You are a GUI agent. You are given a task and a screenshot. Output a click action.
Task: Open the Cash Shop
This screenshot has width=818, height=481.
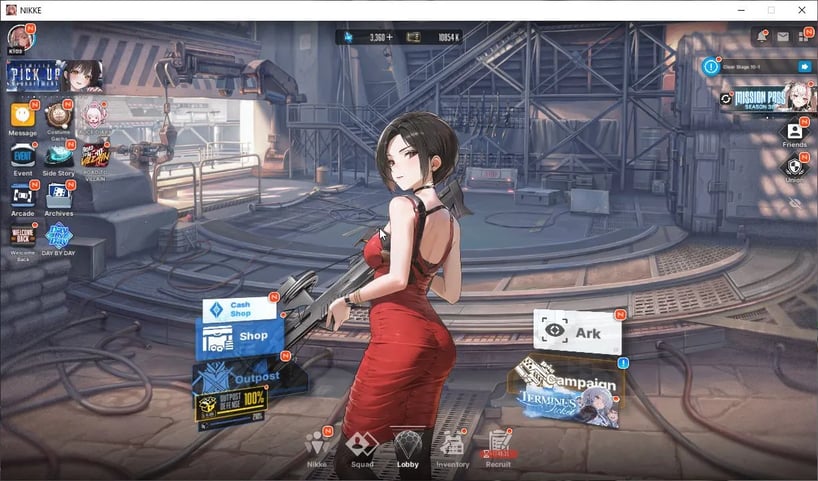pos(239,309)
